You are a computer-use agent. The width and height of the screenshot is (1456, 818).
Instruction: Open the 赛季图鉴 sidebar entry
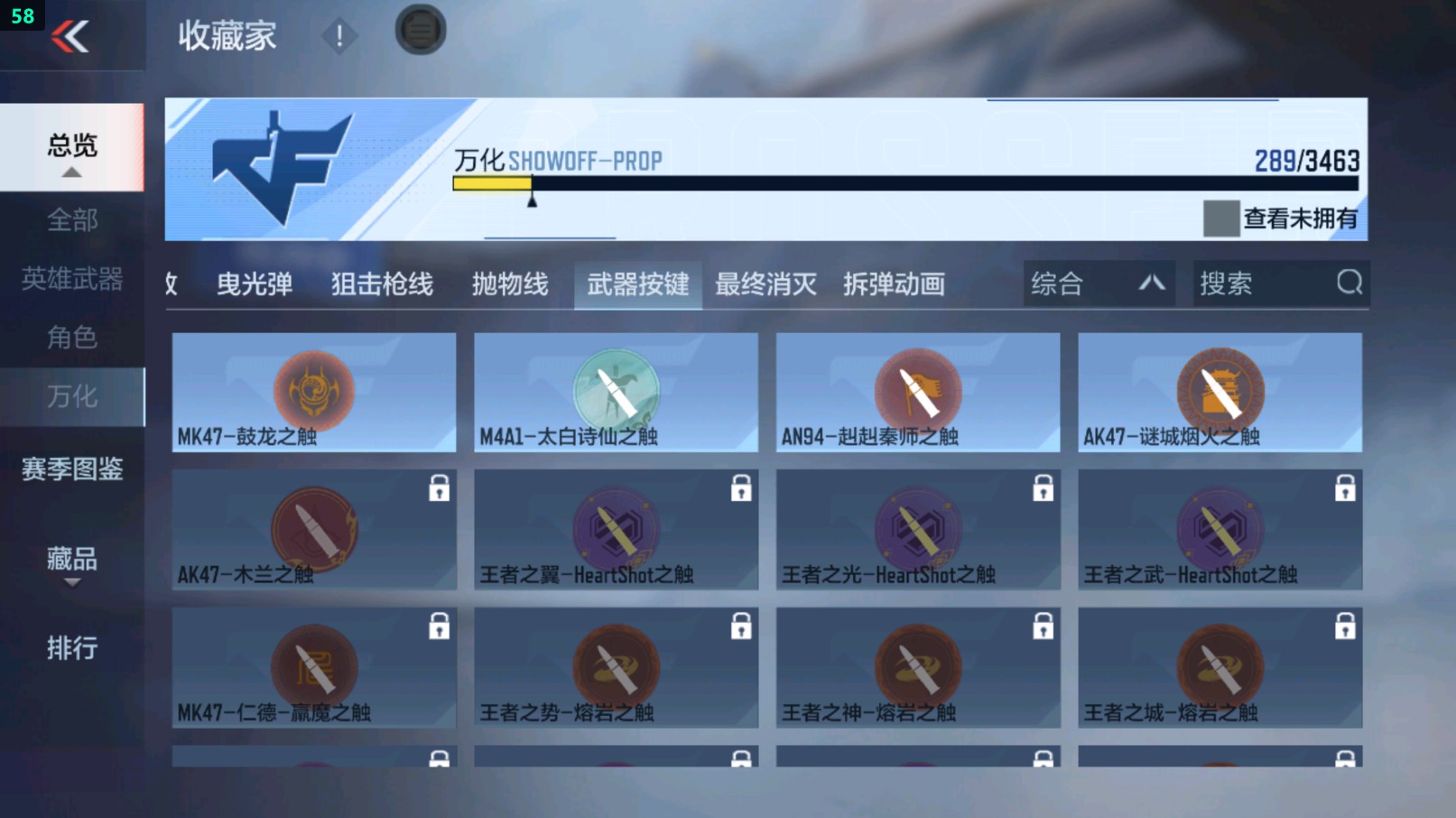point(72,469)
